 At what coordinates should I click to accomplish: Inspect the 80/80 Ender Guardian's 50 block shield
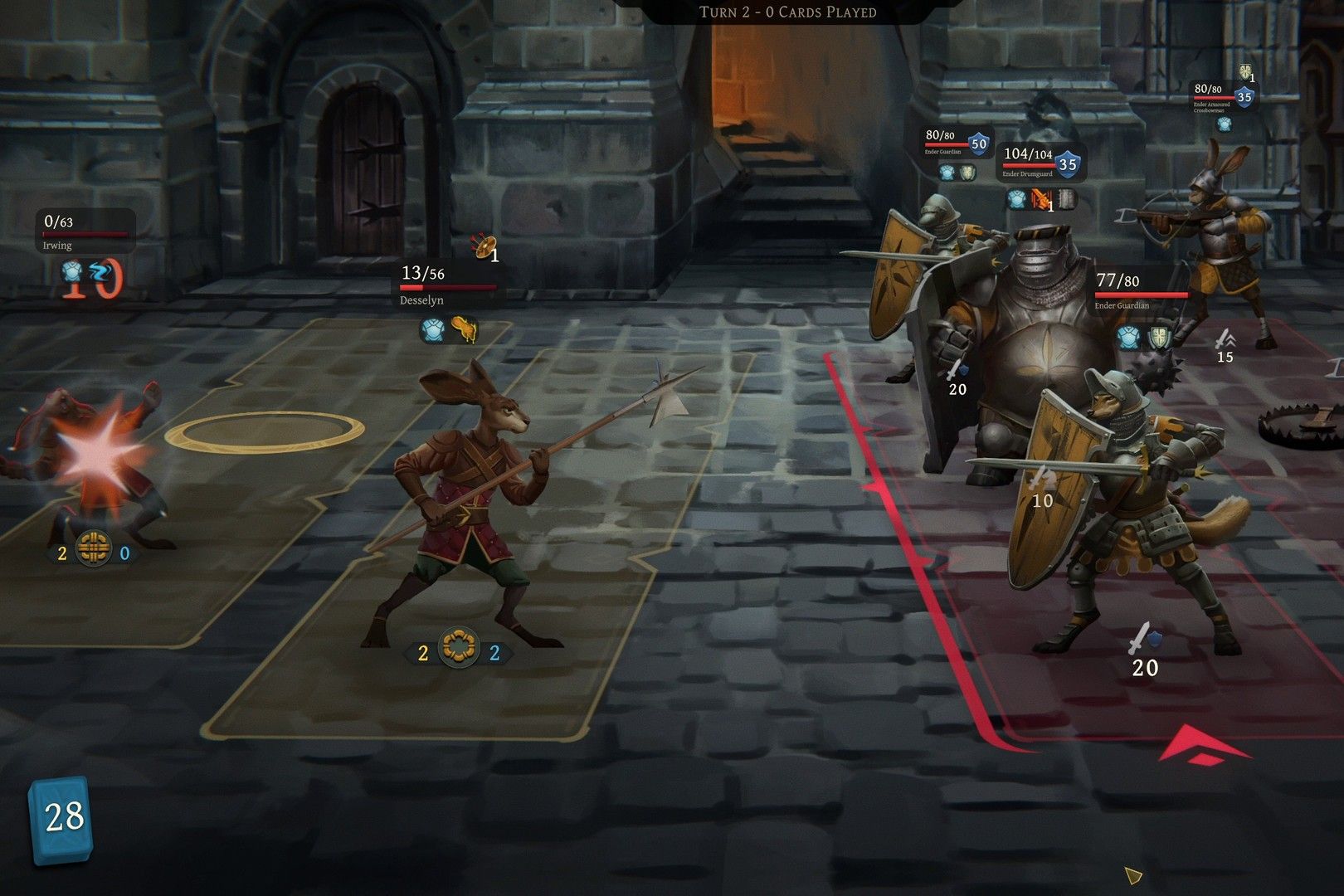[x=979, y=144]
